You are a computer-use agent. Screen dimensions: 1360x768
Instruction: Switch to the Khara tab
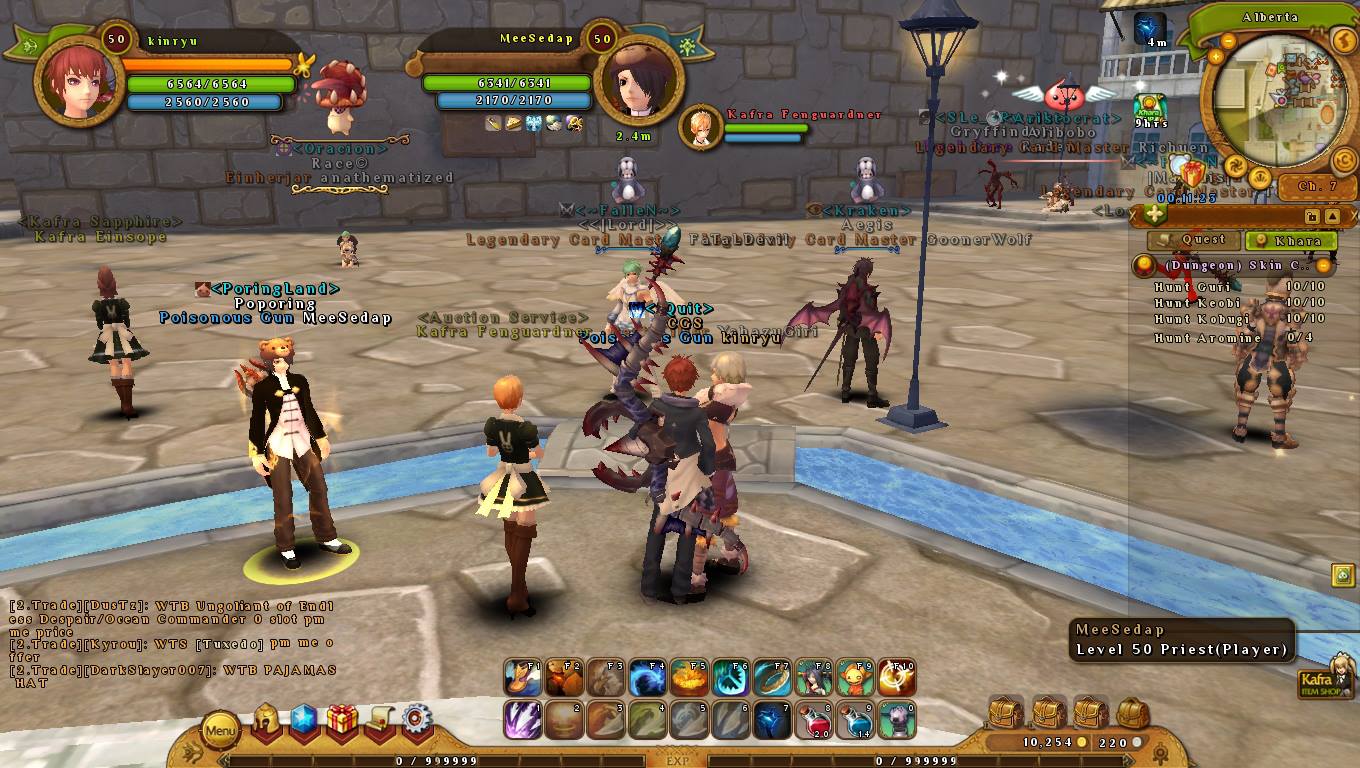pyautogui.click(x=1290, y=240)
